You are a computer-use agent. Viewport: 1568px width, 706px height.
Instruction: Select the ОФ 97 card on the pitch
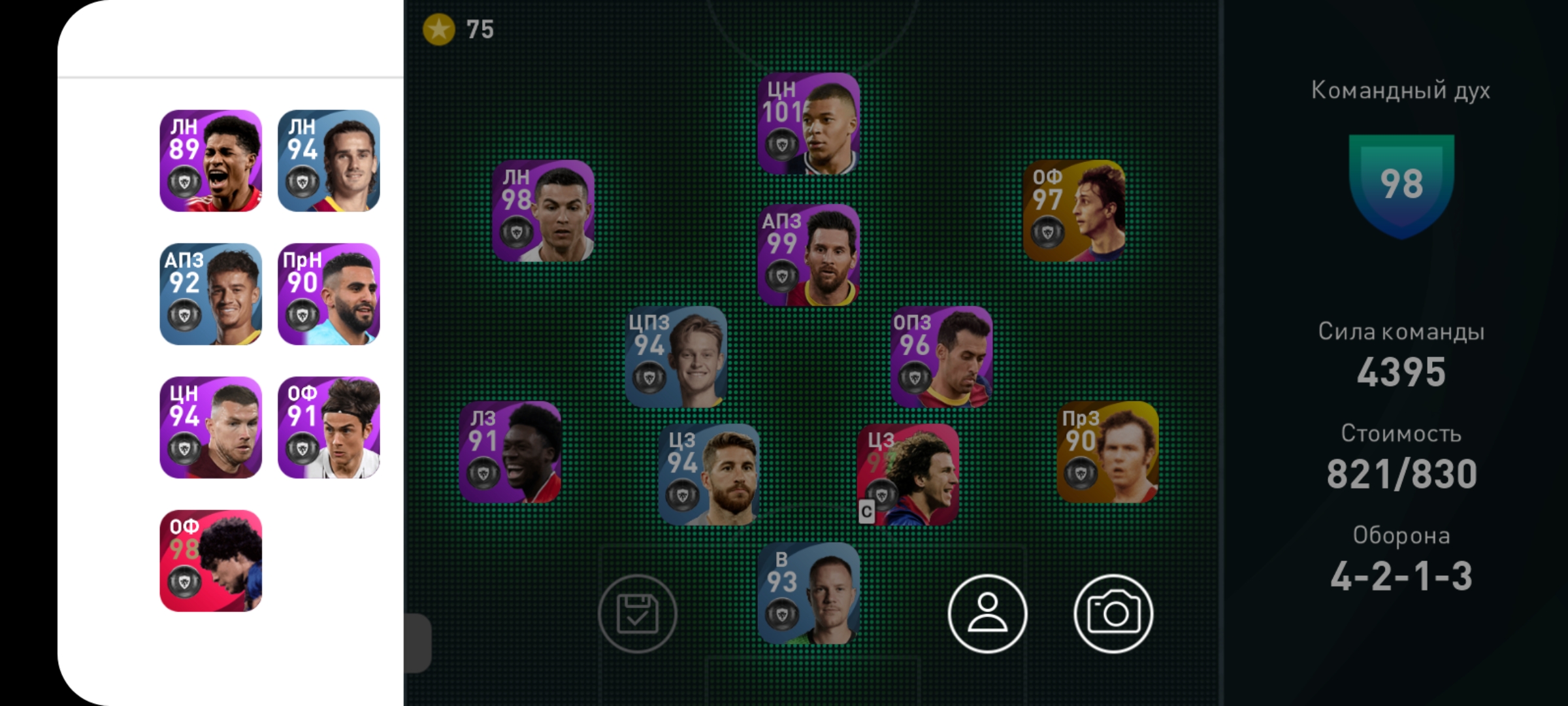(1074, 211)
